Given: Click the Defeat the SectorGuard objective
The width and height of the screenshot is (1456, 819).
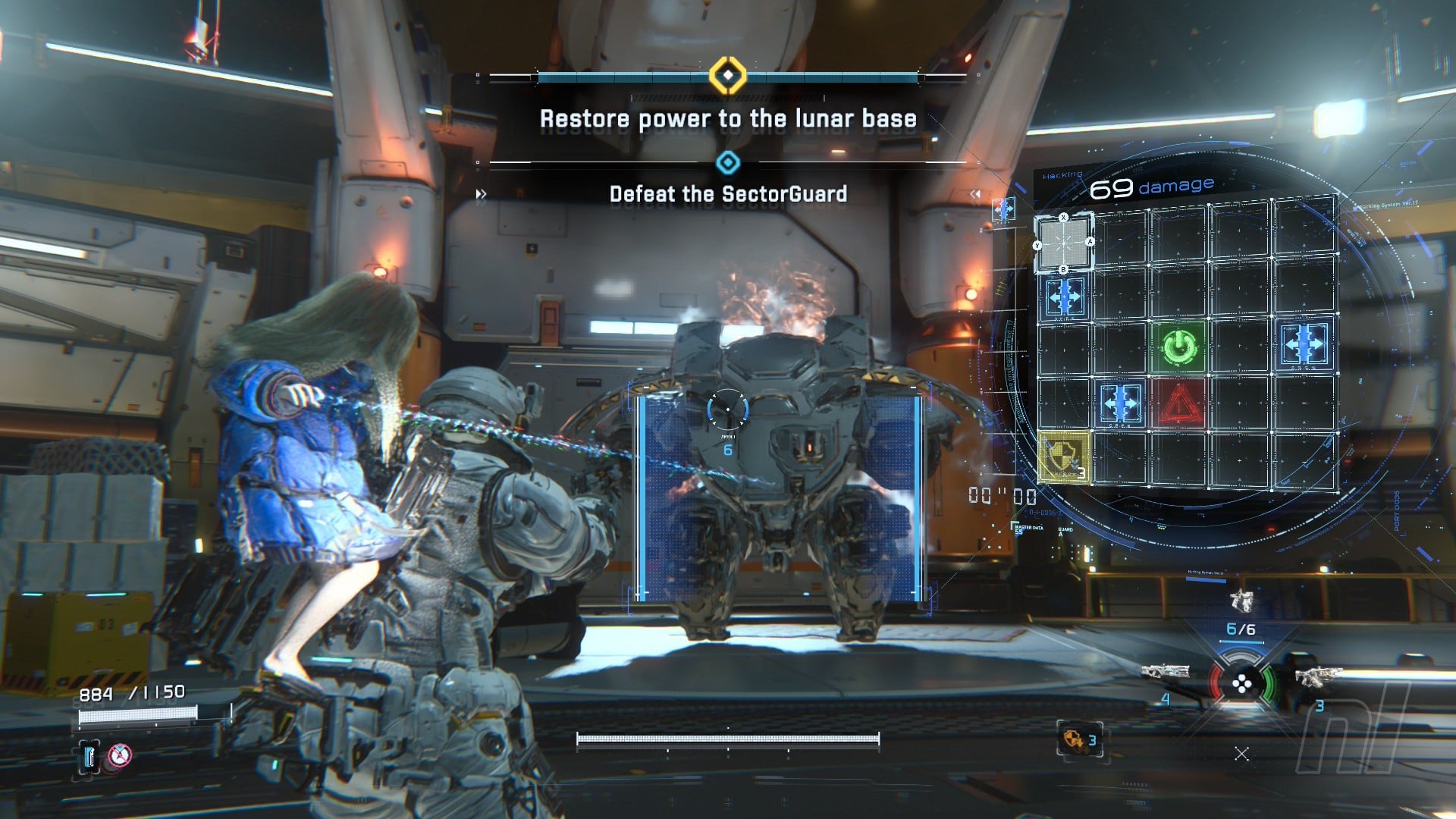Looking at the screenshot, I should click(x=728, y=194).
